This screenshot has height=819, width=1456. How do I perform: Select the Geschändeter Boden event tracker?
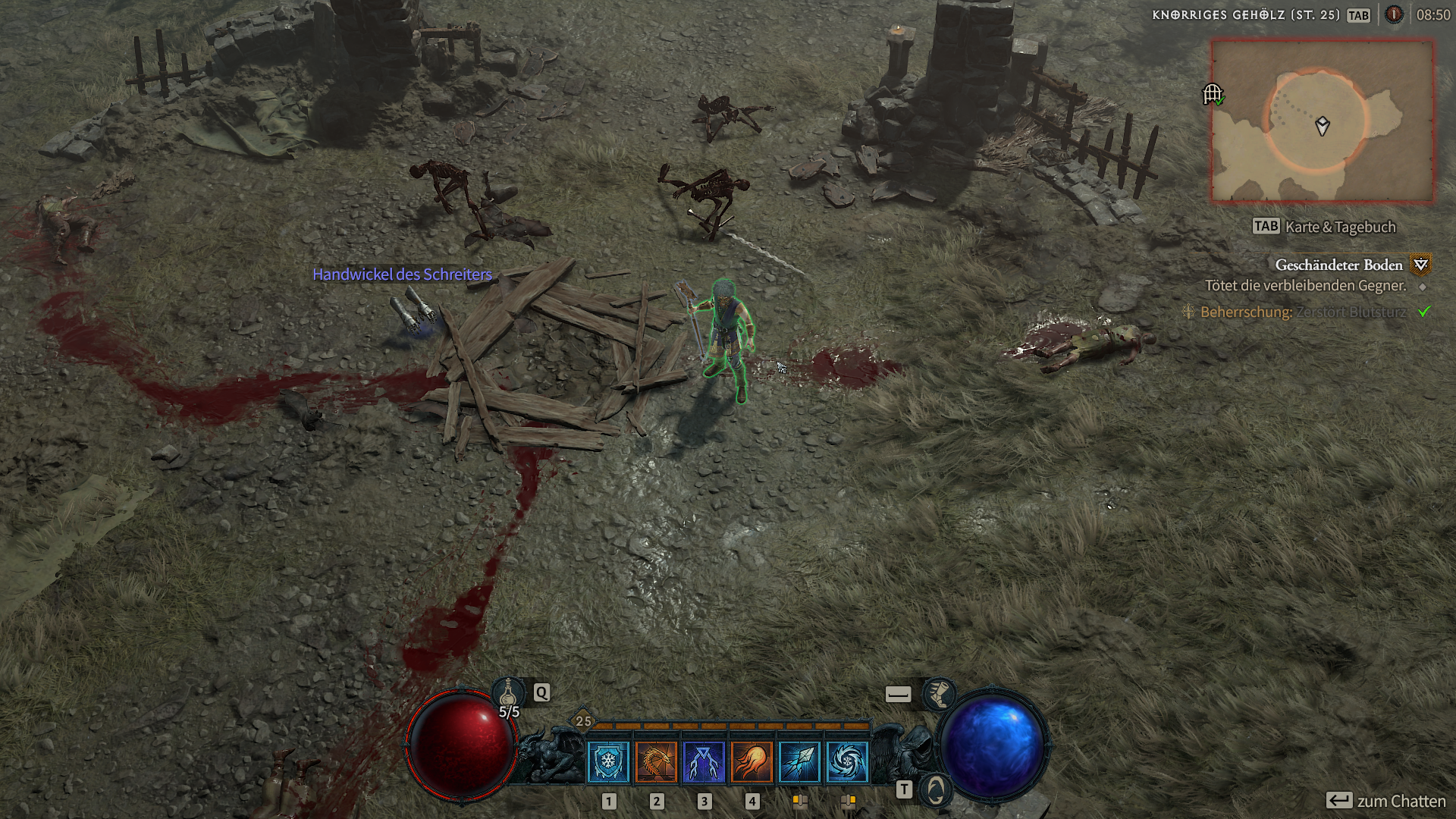pyautogui.click(x=1338, y=265)
